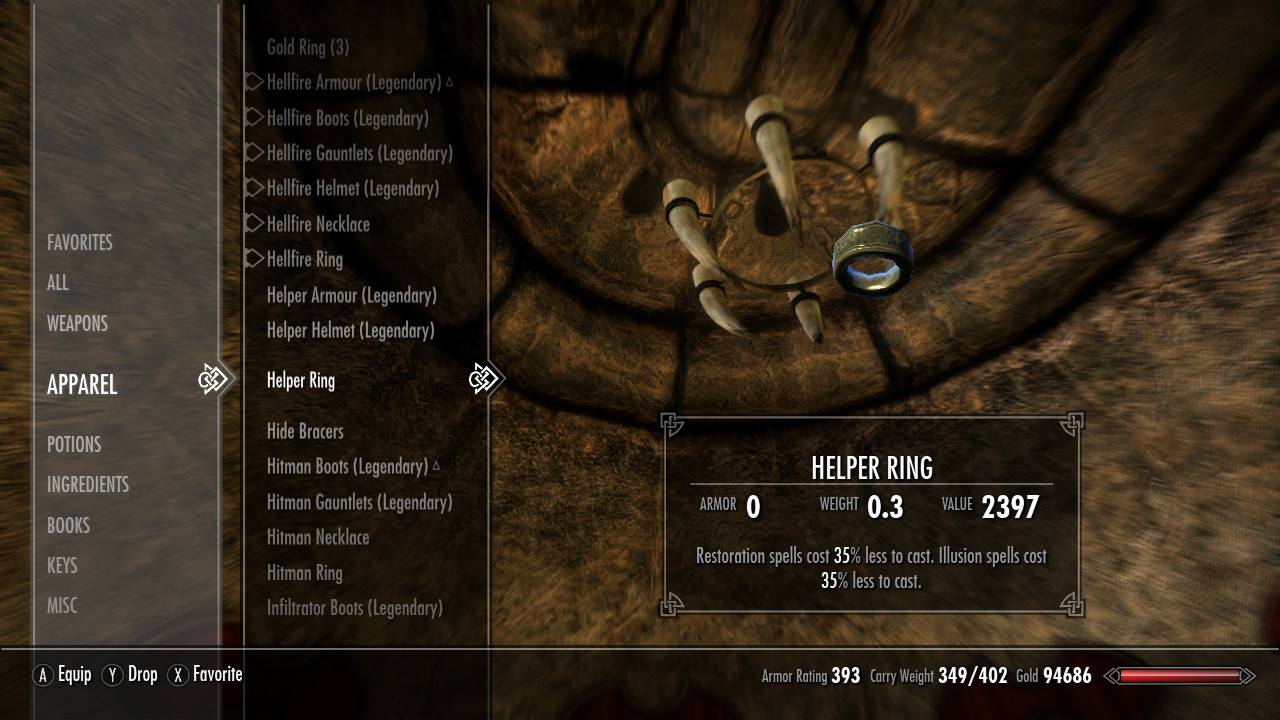Click the Hide Bracers entry
The image size is (1280, 720).
[305, 431]
